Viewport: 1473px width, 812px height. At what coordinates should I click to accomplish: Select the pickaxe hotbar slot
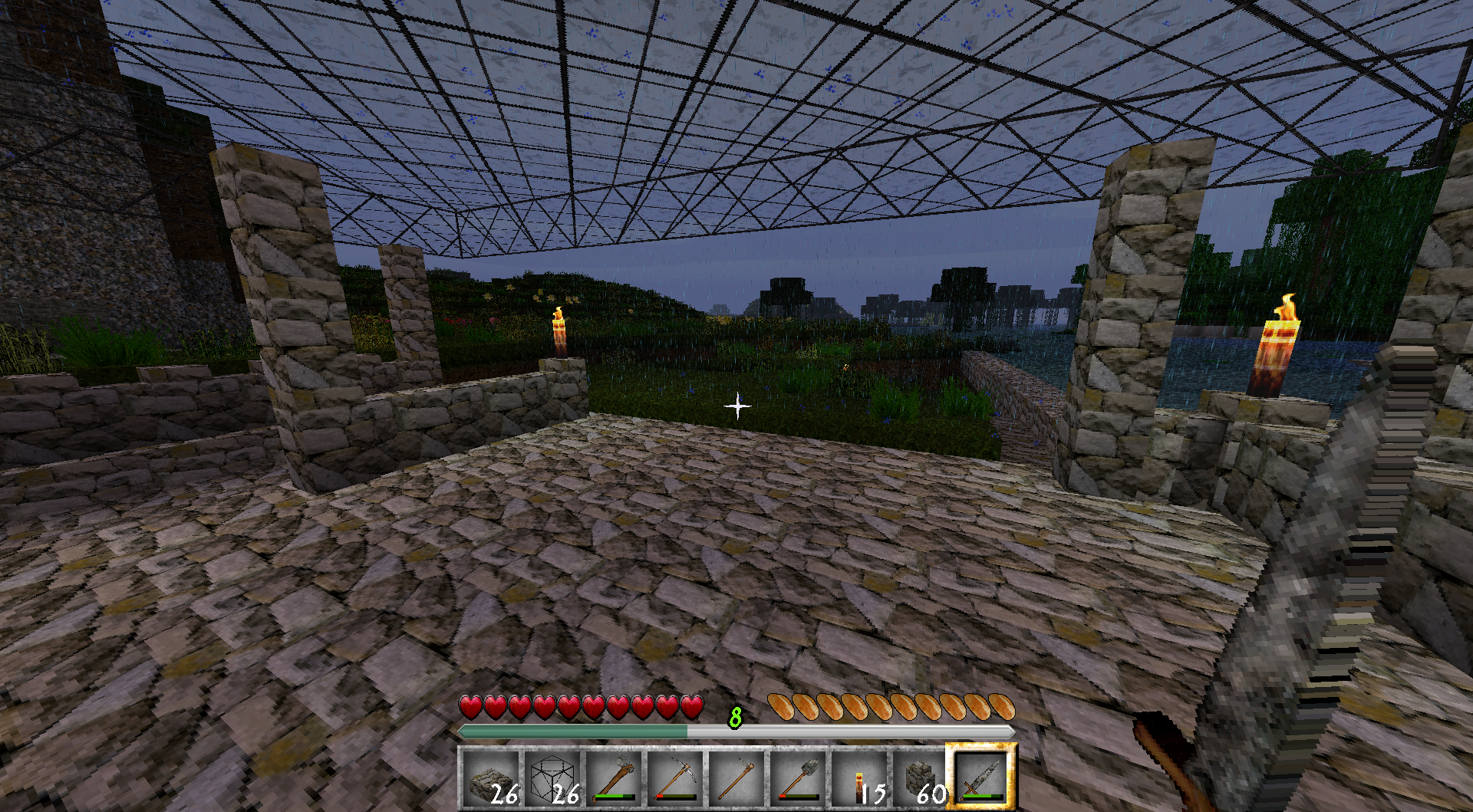675,778
